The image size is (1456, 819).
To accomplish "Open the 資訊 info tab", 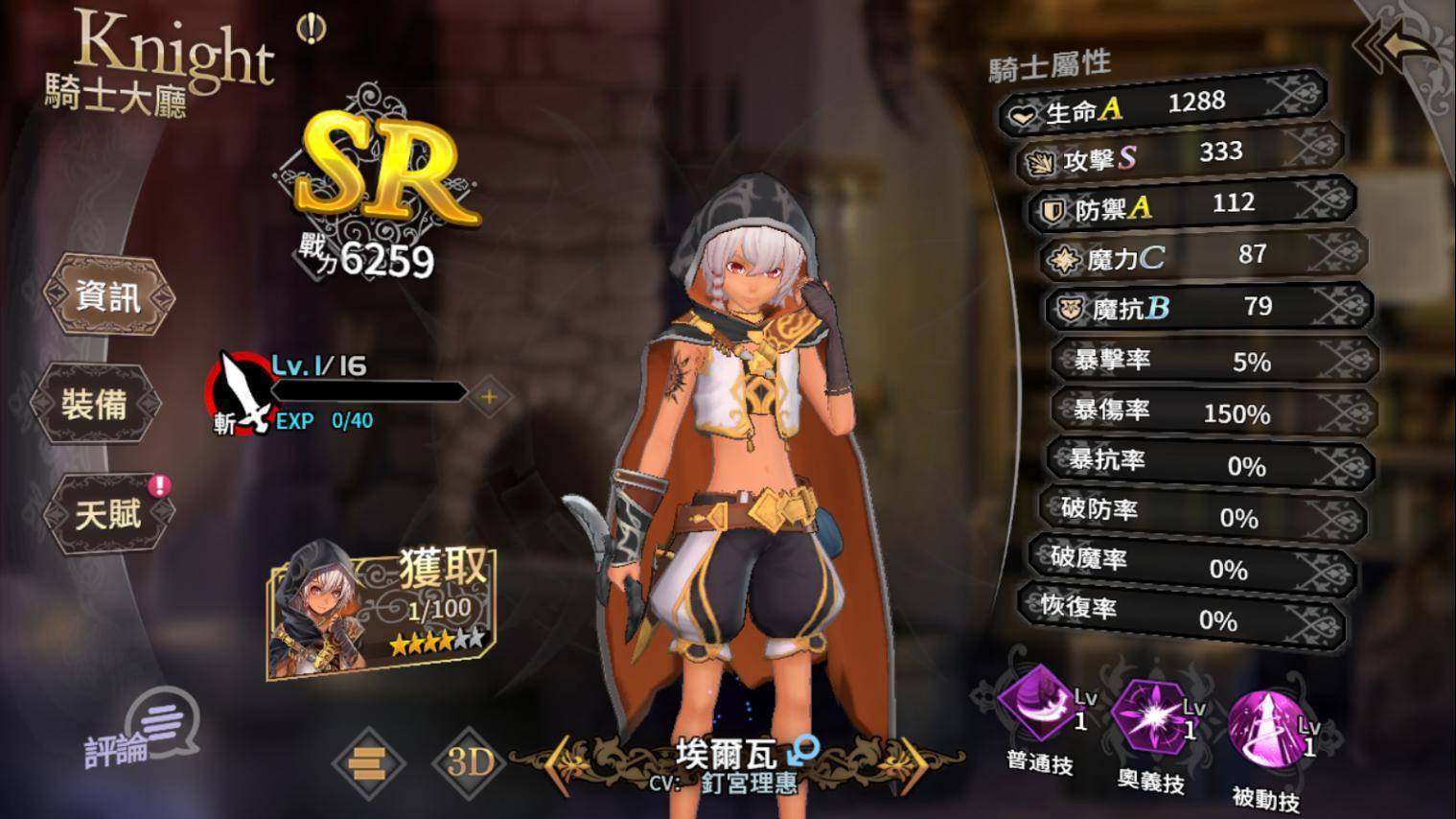I will coord(108,296).
